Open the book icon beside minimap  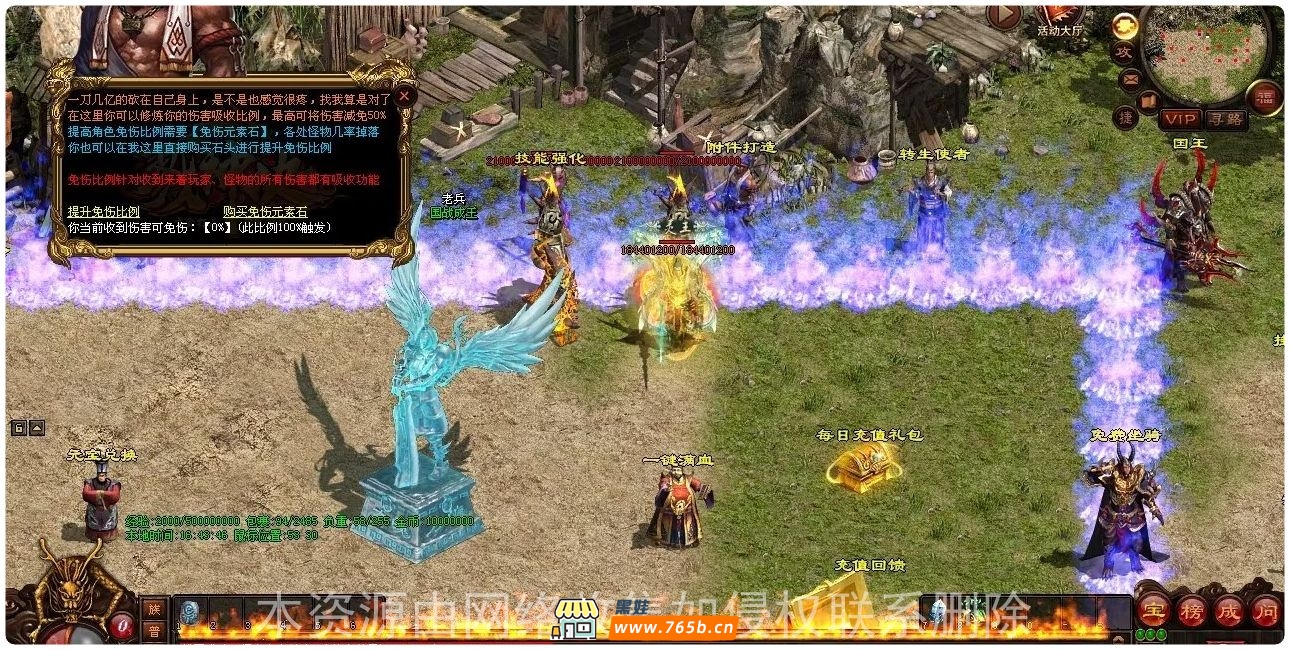tap(1149, 100)
